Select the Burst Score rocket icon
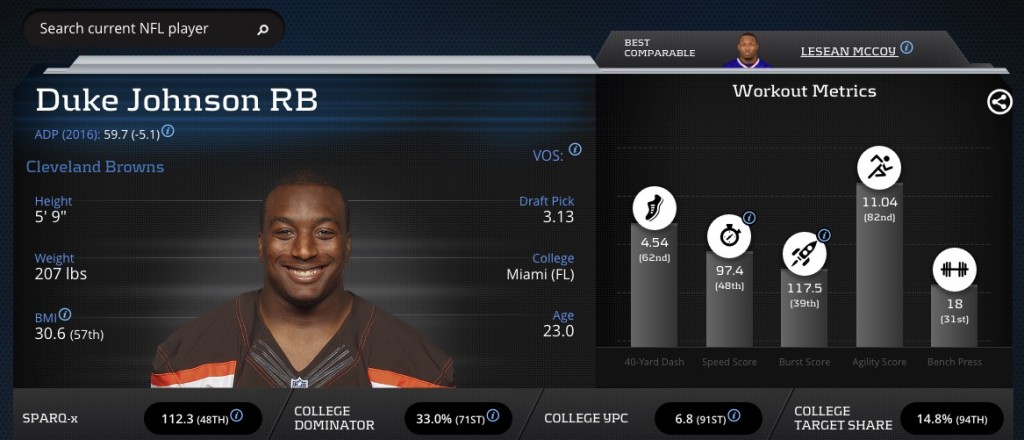1024x440 pixels. pyautogui.click(x=805, y=252)
